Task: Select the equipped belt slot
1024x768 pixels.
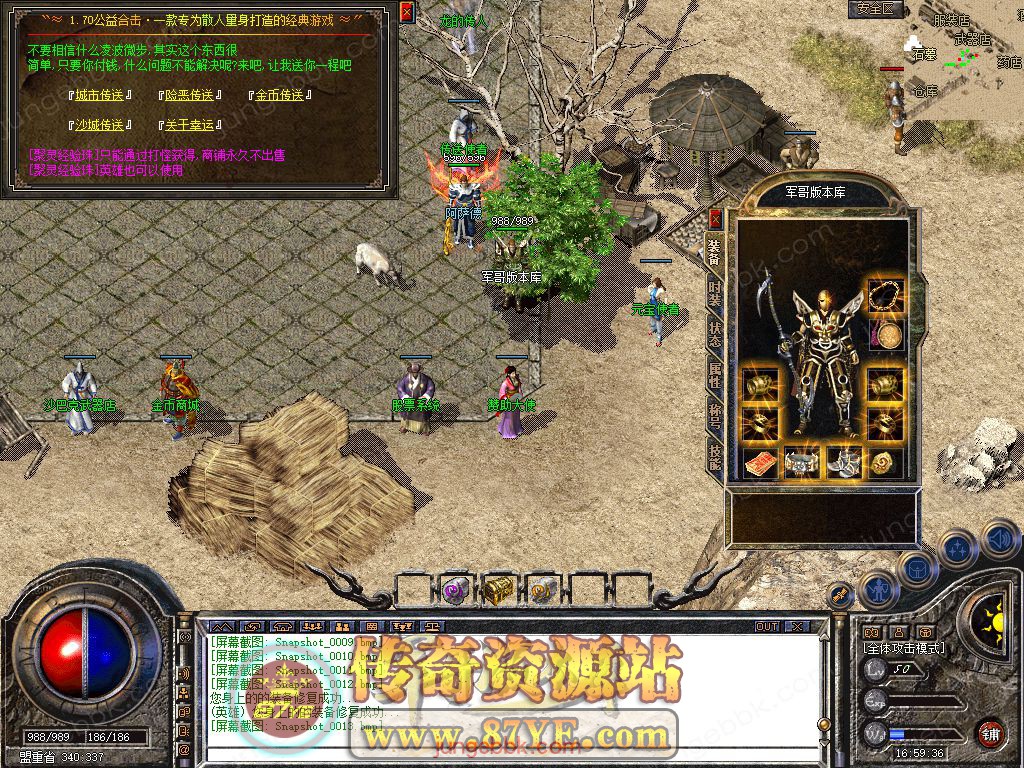Action: tap(802, 463)
